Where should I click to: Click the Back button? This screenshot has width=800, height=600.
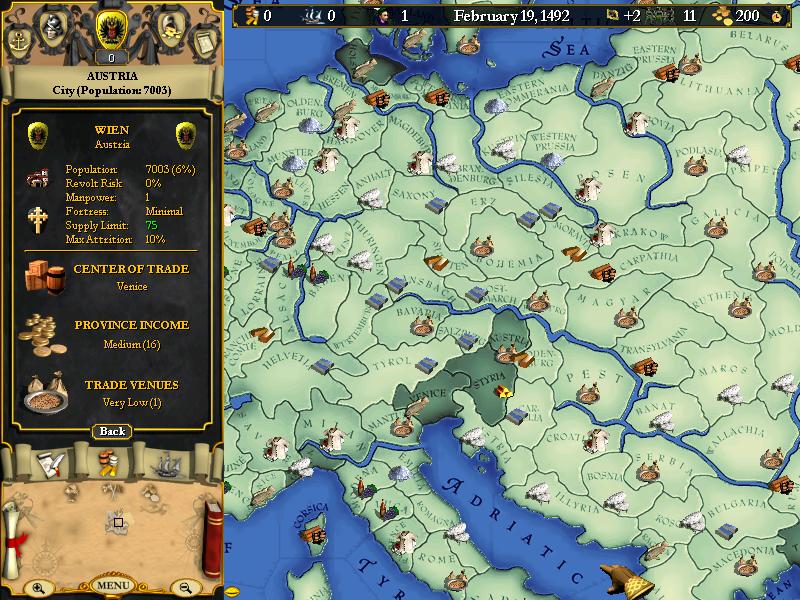click(x=112, y=431)
